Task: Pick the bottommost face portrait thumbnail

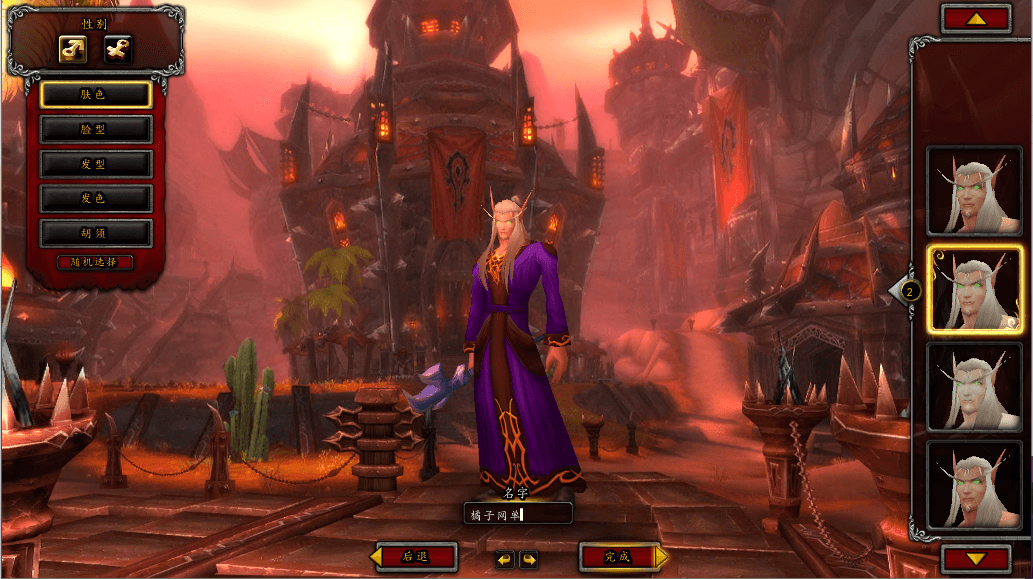Action: [974, 485]
